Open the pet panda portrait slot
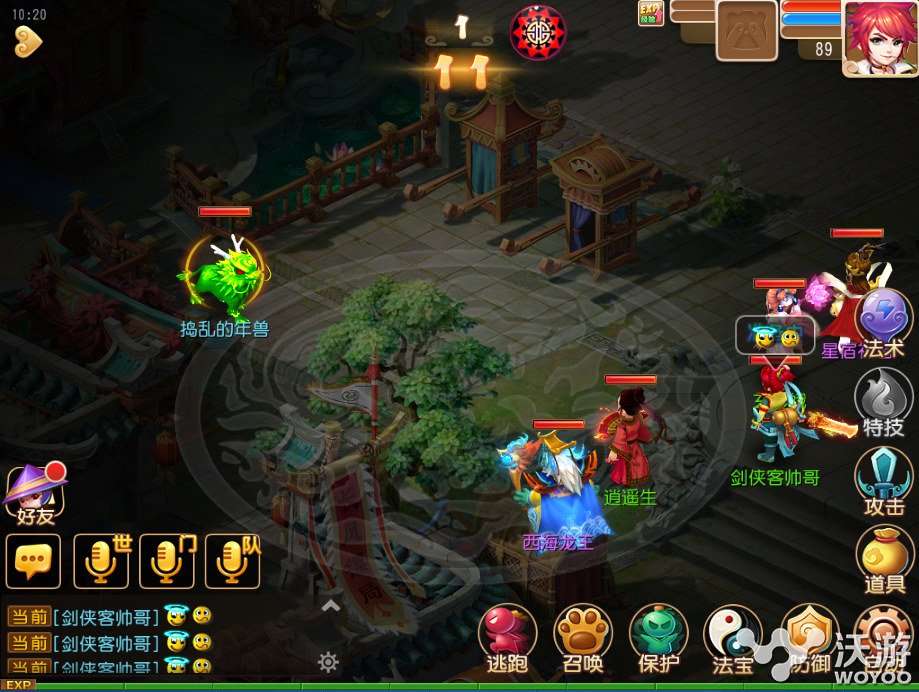919x692 pixels. 746,31
